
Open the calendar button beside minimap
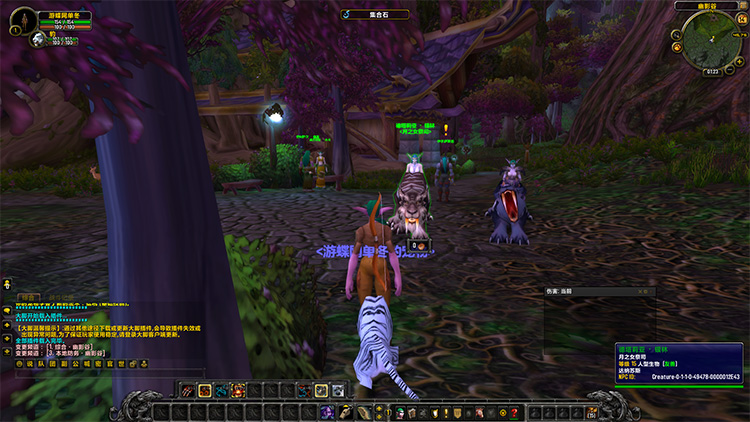[744, 22]
